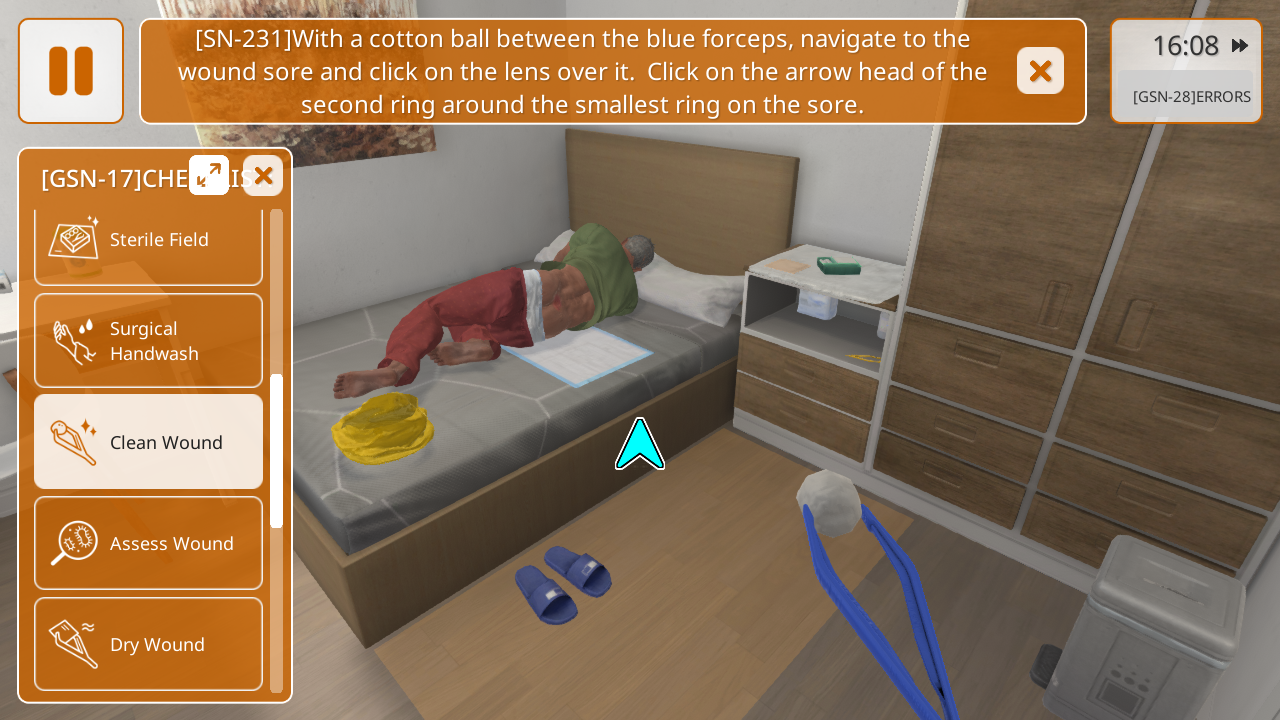The image size is (1280, 720).
Task: Click the cyan navigation arrow
Action: (x=640, y=446)
